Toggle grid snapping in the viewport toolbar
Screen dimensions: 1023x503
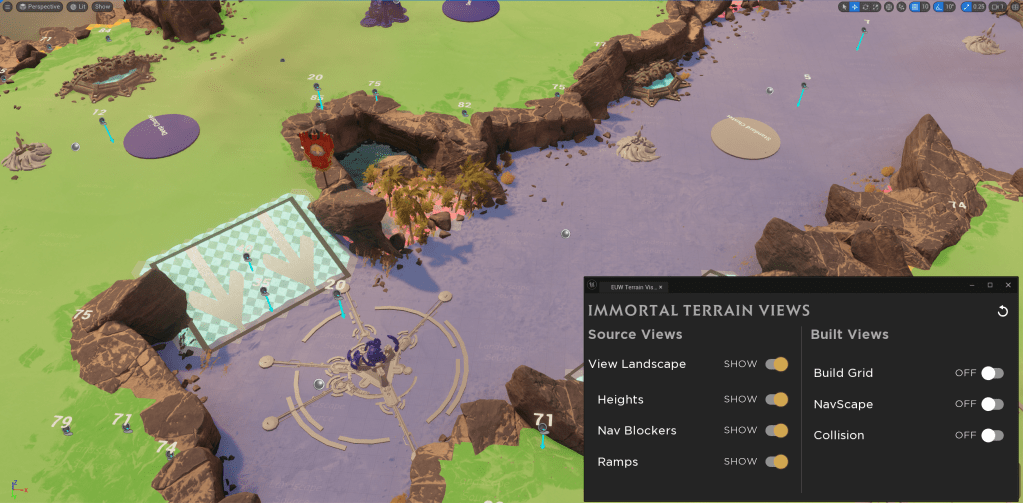click(918, 7)
